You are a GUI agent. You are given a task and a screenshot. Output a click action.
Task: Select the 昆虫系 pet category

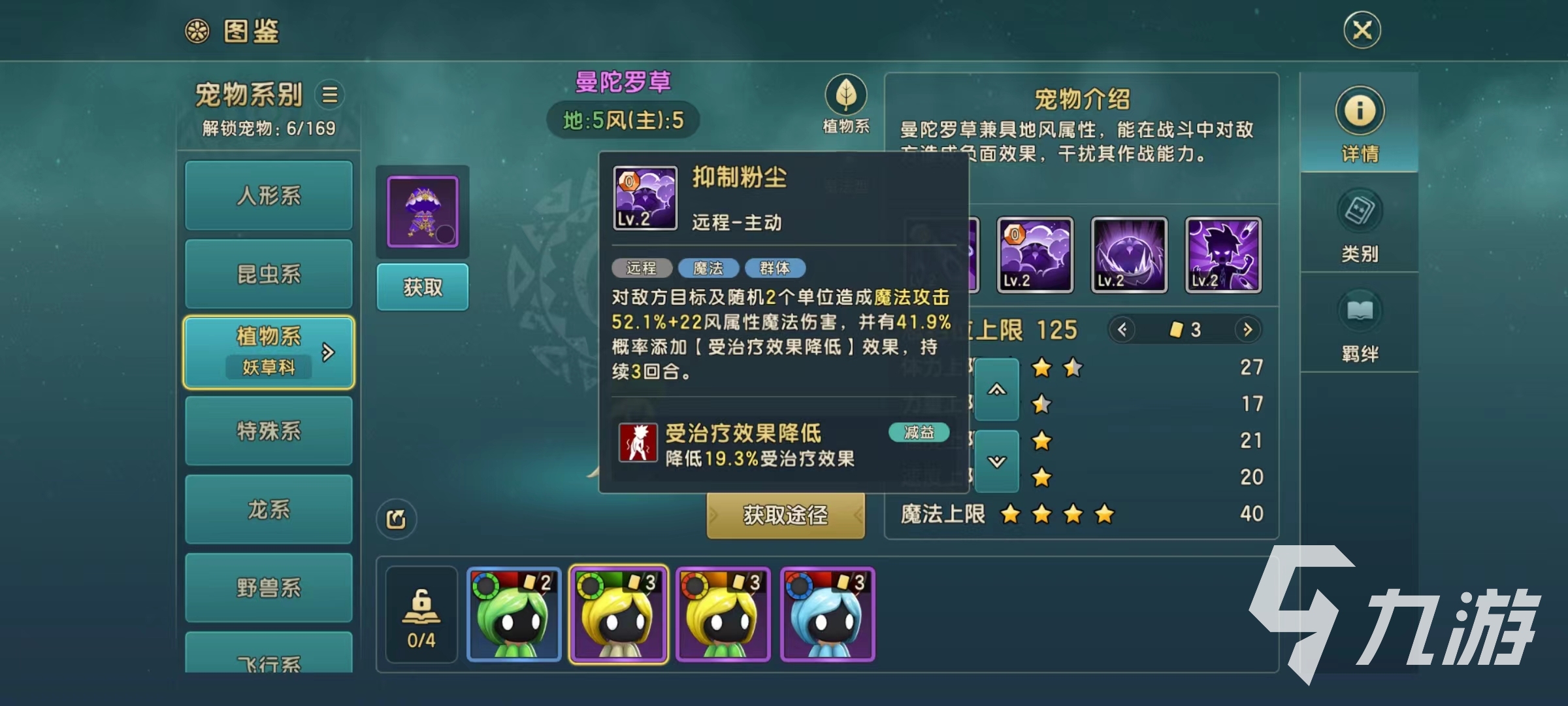click(x=269, y=274)
